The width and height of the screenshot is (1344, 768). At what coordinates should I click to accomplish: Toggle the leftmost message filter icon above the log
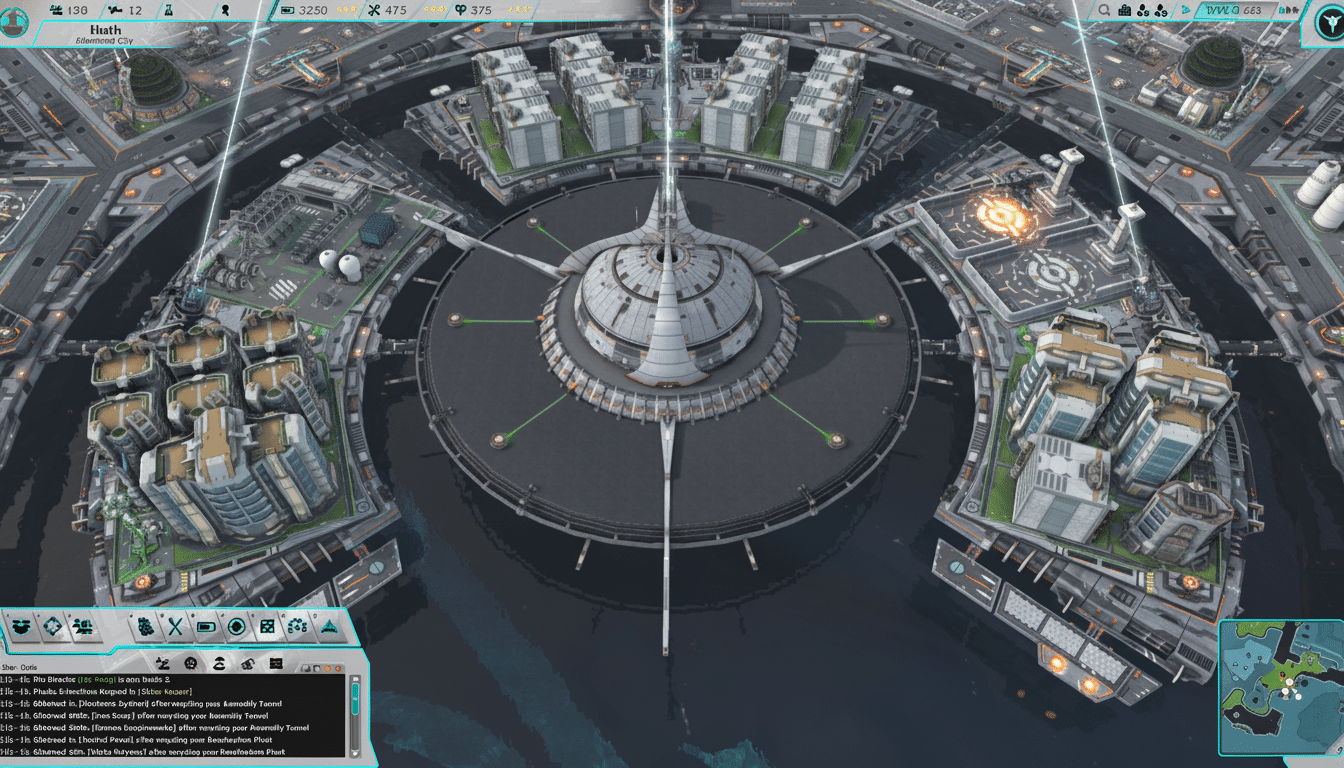pyautogui.click(x=162, y=662)
